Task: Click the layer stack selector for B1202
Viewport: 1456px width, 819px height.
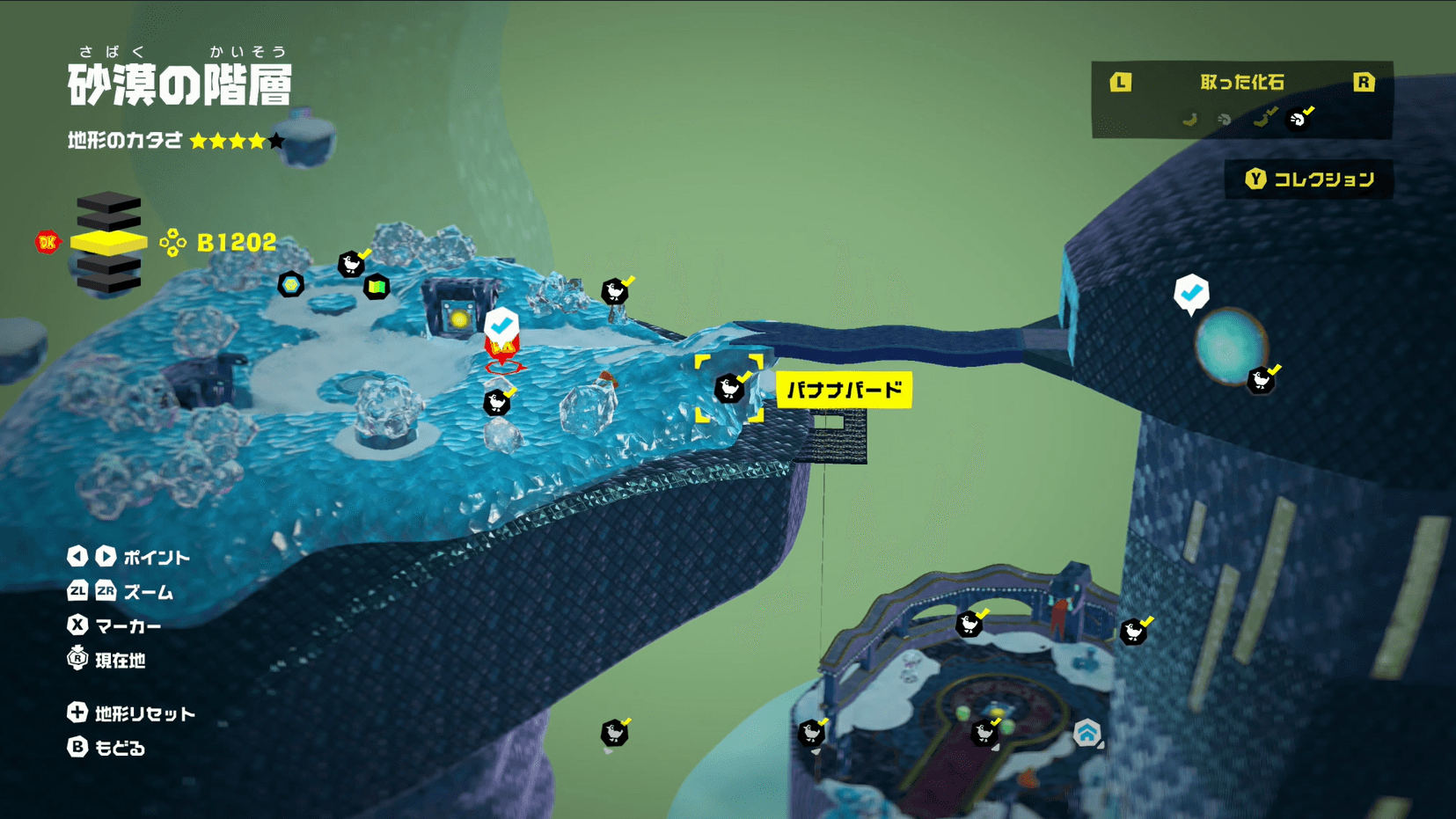Action: pos(108,242)
